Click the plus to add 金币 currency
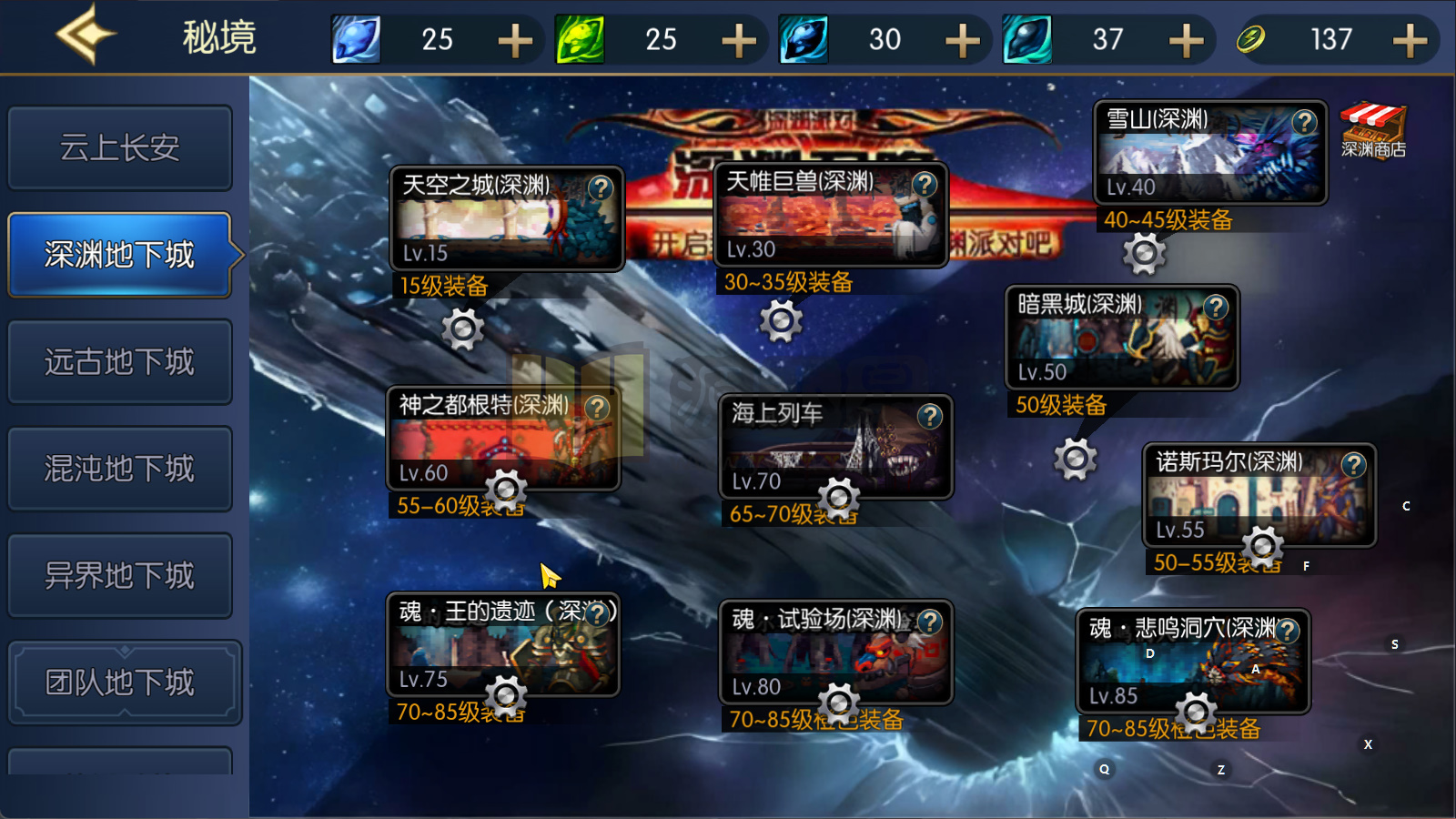The height and width of the screenshot is (819, 1456). coord(1410,38)
